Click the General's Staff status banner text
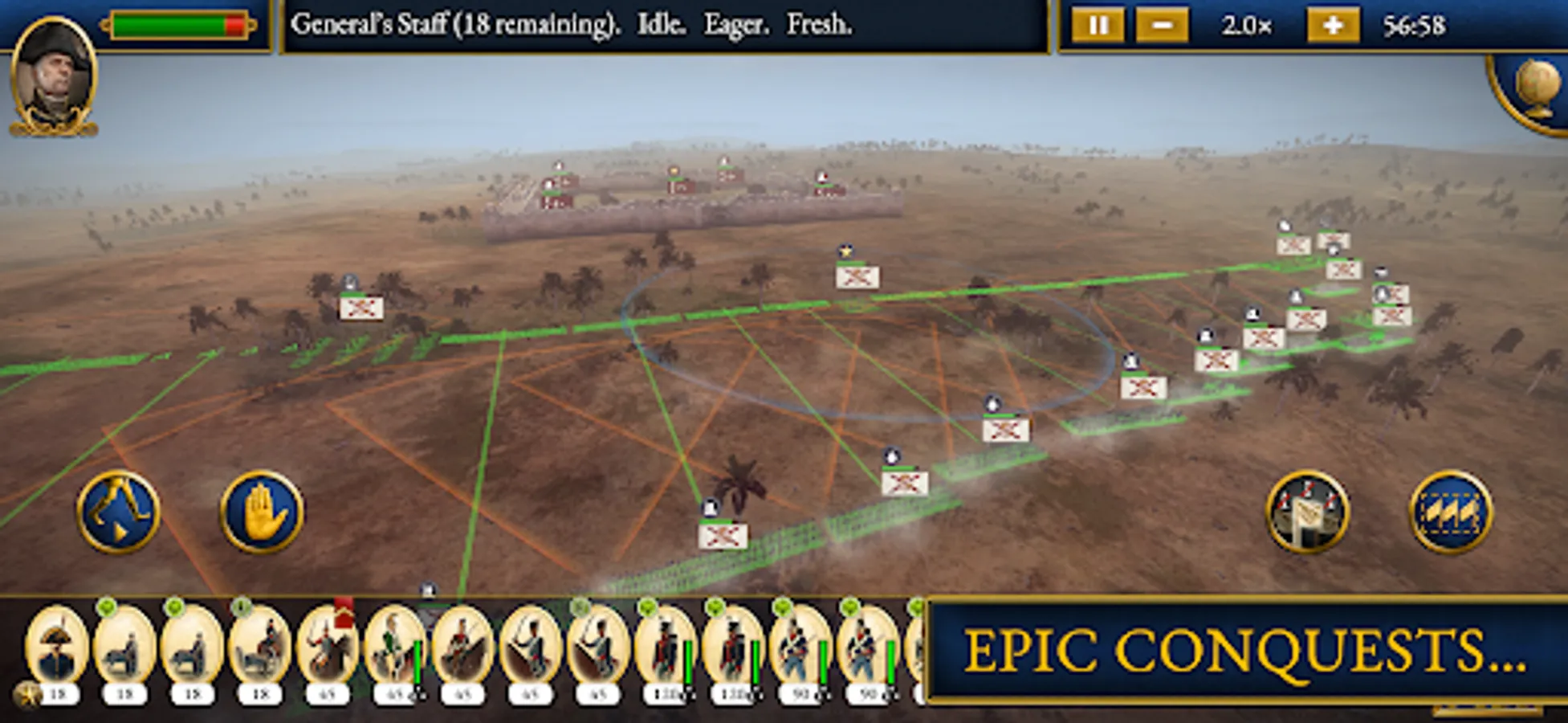 click(x=575, y=24)
